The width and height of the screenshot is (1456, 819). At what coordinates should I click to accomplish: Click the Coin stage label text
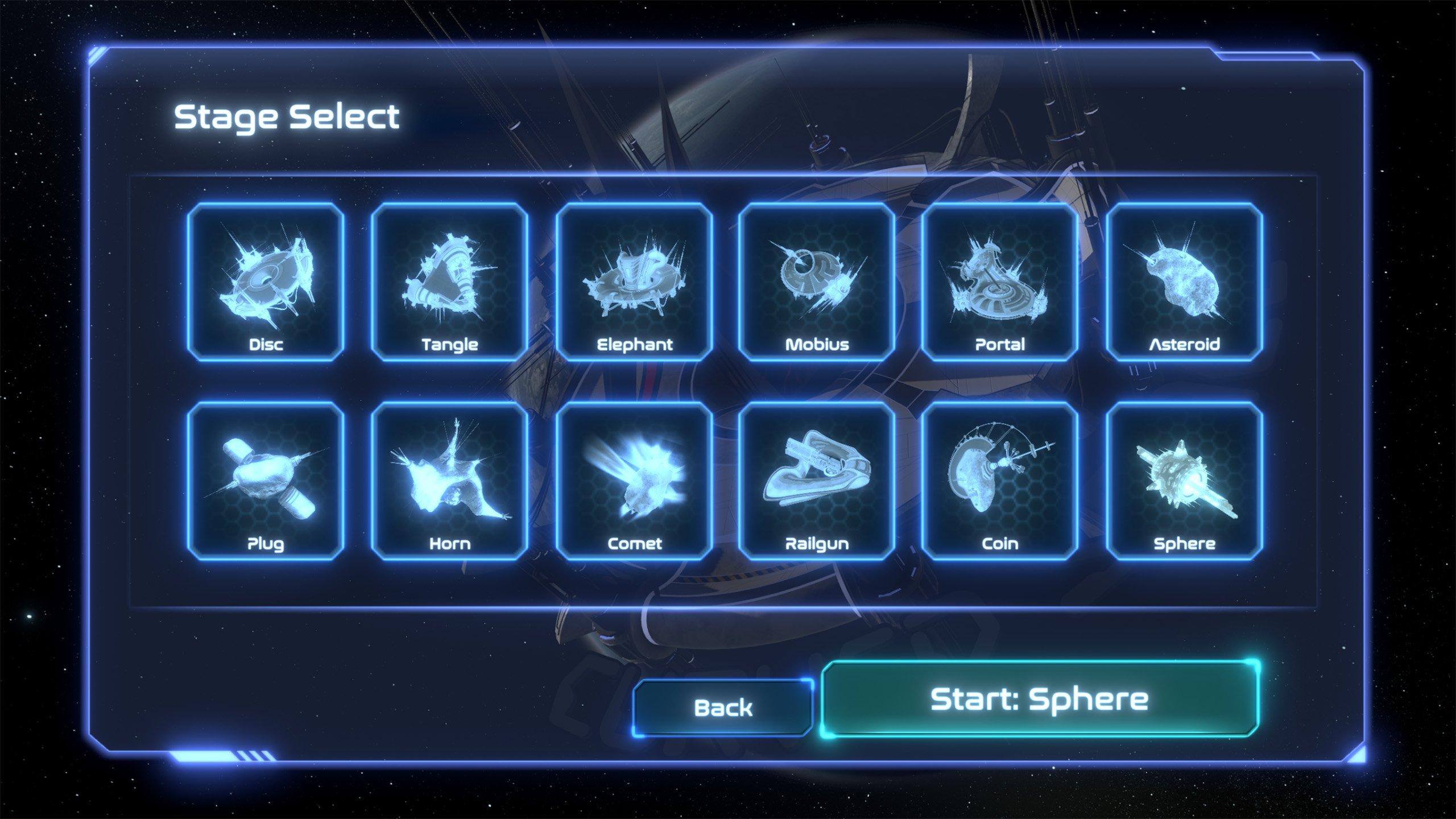pos(1001,543)
